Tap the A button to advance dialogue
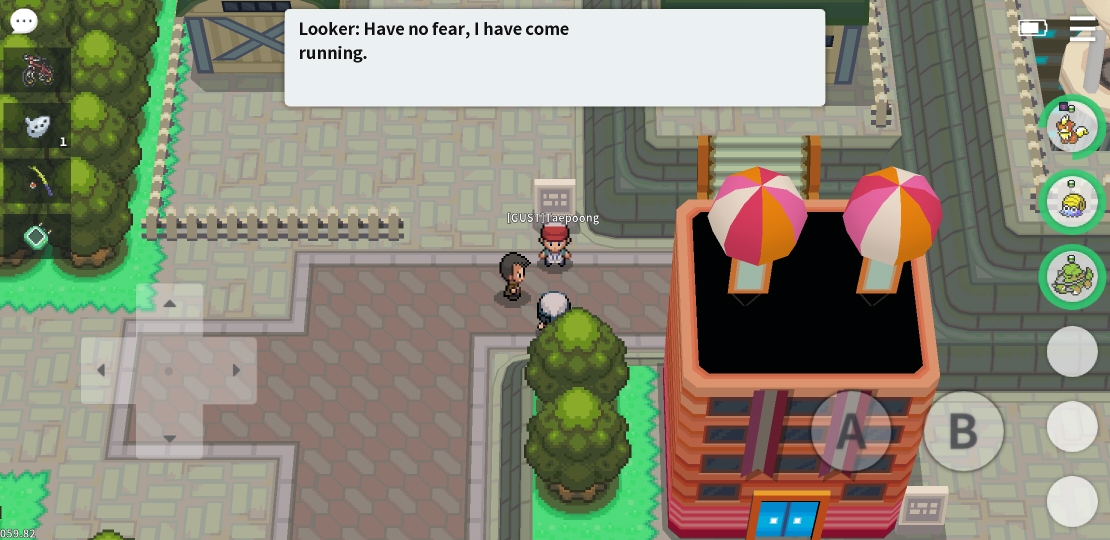 [x=850, y=431]
